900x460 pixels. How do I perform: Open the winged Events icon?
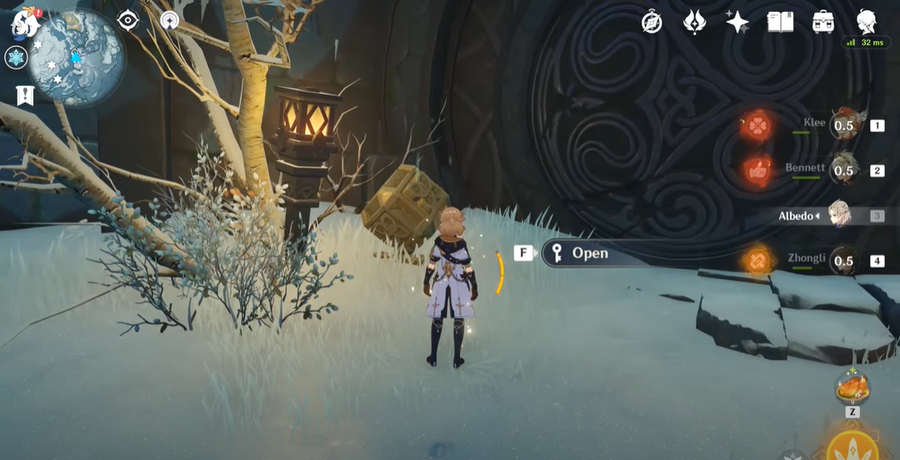pyautogui.click(x=695, y=21)
